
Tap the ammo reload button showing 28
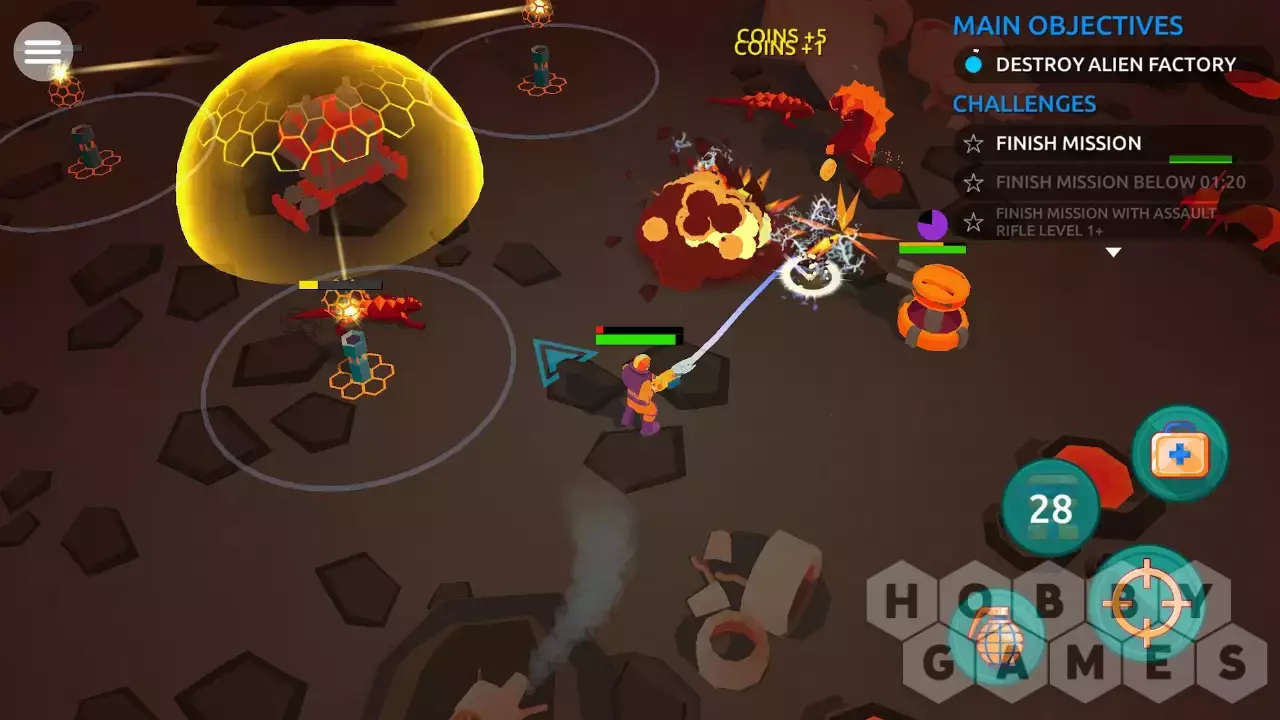1050,509
